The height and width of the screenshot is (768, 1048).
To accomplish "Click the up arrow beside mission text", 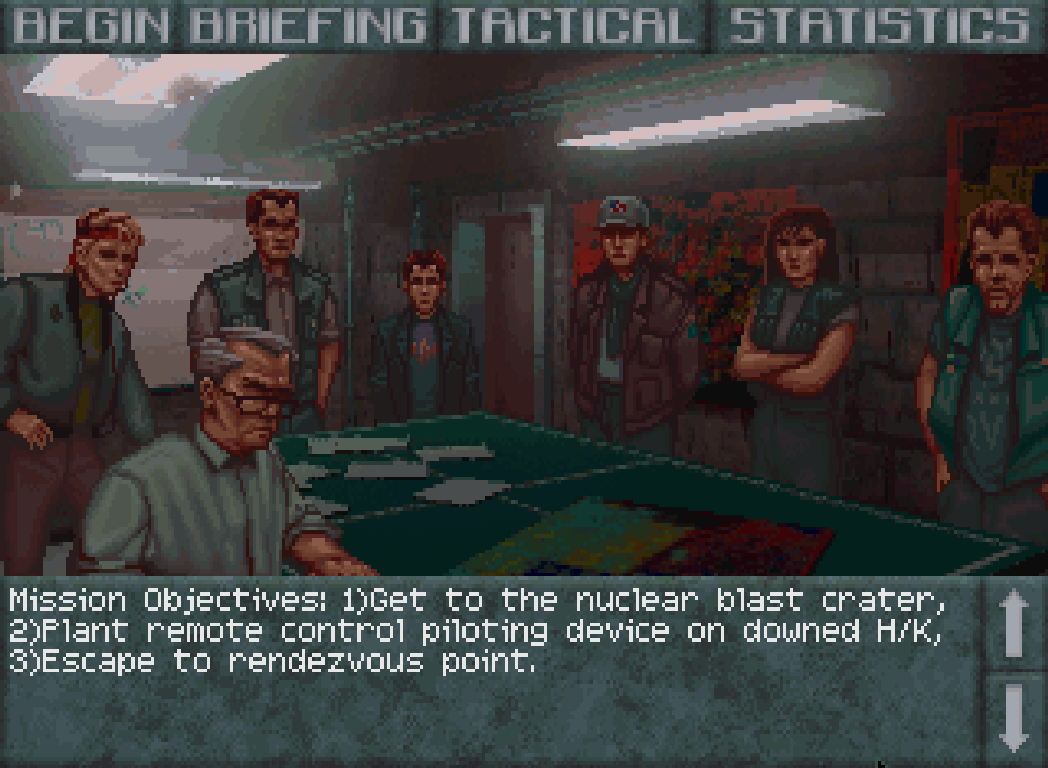I will [x=1014, y=622].
